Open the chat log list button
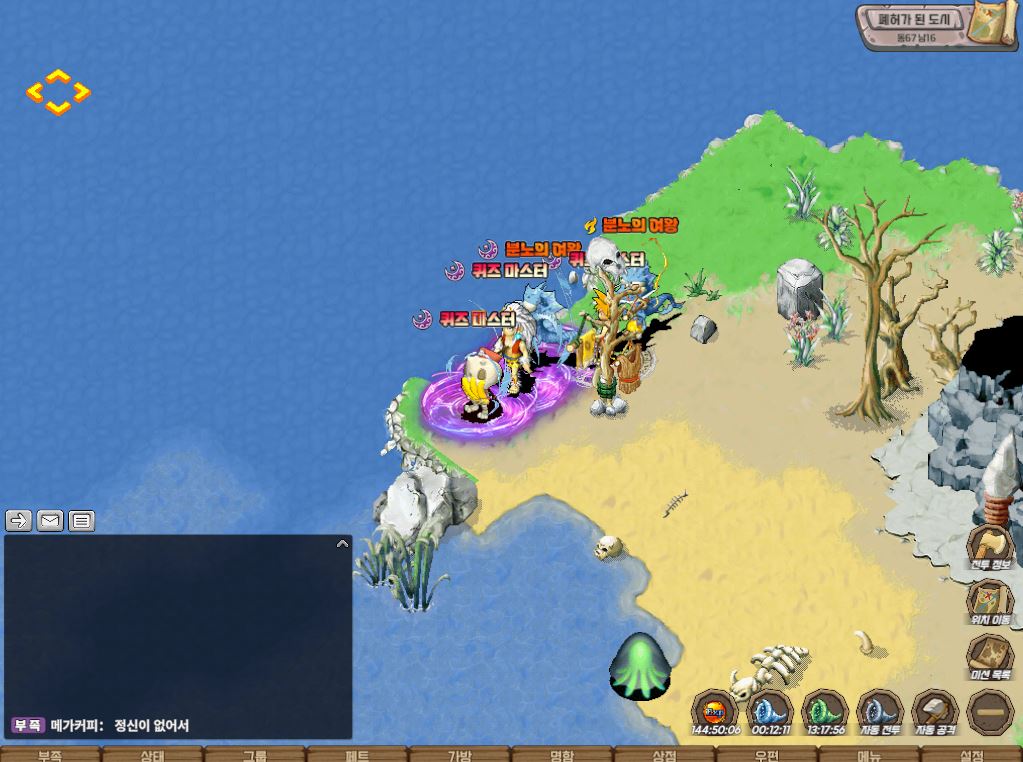Viewport: 1023px width, 762px height. (82, 520)
